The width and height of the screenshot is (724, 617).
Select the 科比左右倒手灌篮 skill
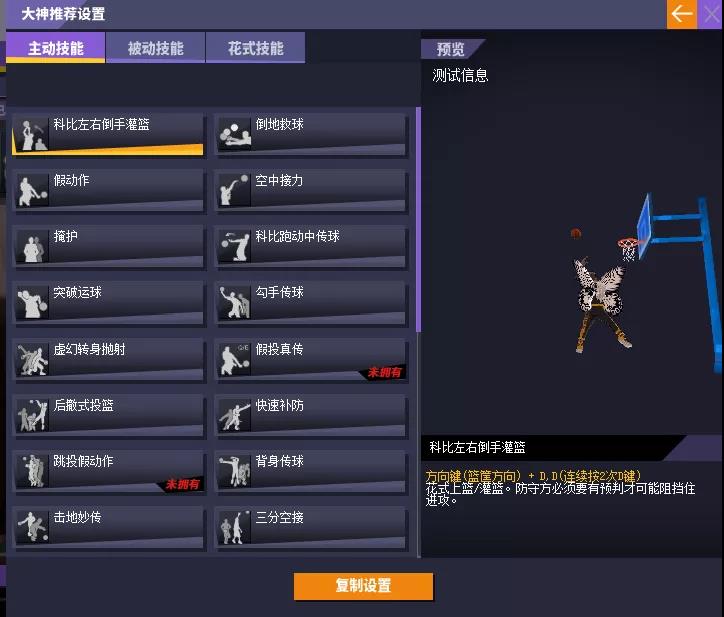108,135
